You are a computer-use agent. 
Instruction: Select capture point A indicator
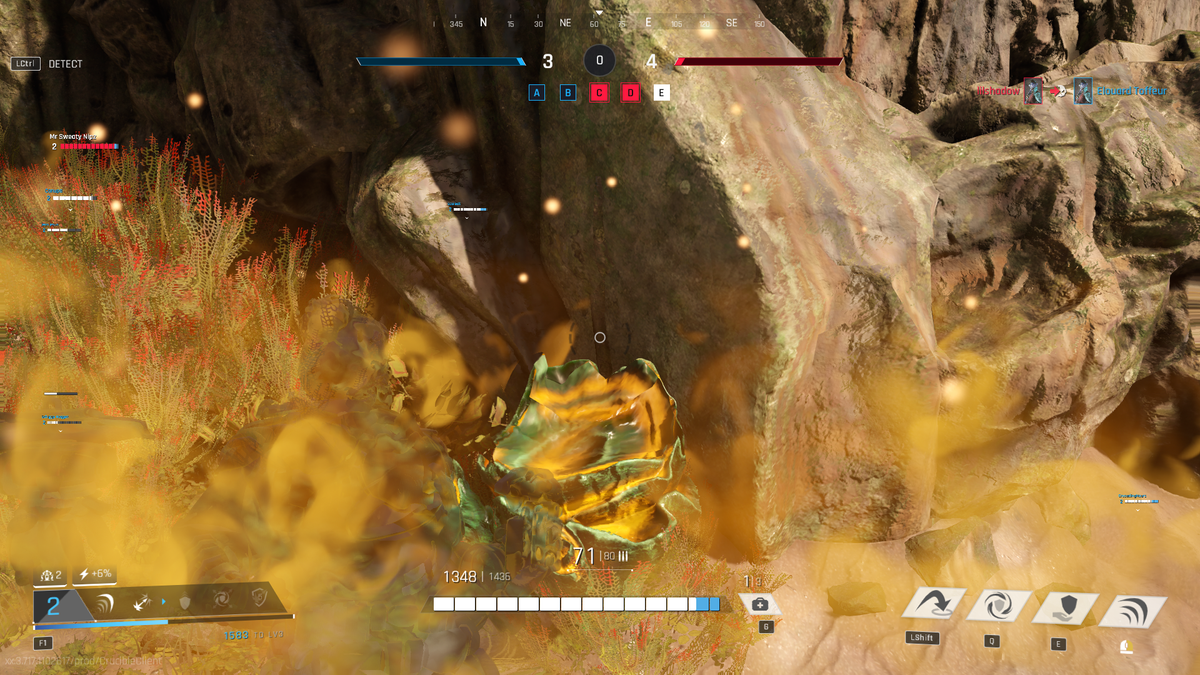pyautogui.click(x=537, y=93)
